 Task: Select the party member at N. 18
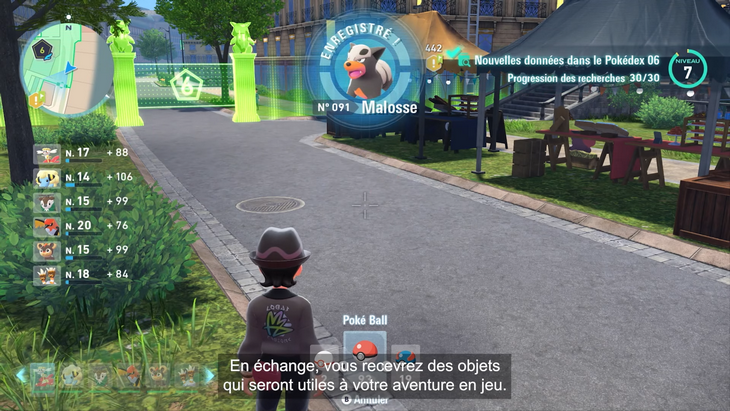[47, 274]
